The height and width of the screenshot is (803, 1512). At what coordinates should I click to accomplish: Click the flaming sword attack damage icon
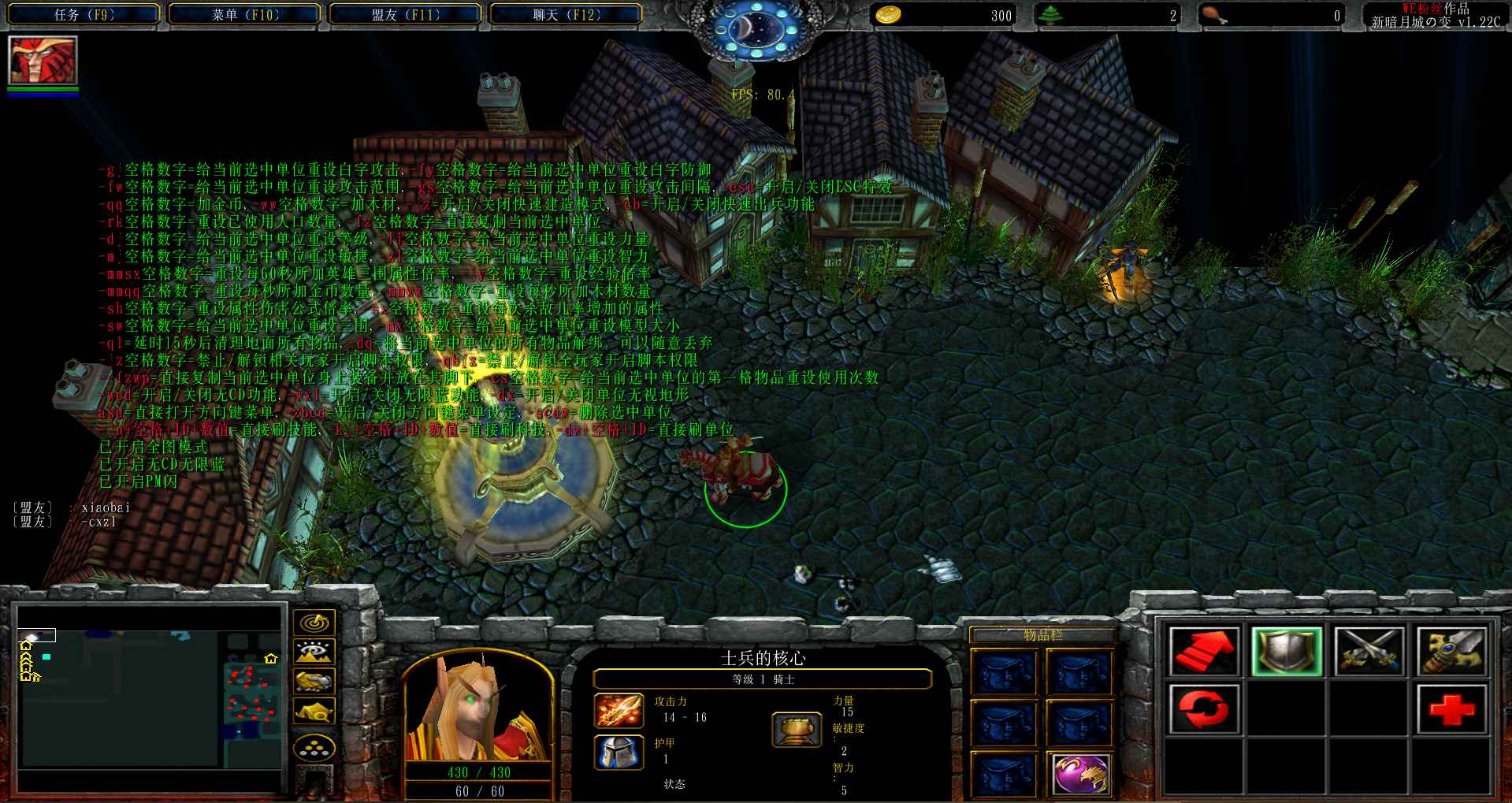[x=619, y=710]
